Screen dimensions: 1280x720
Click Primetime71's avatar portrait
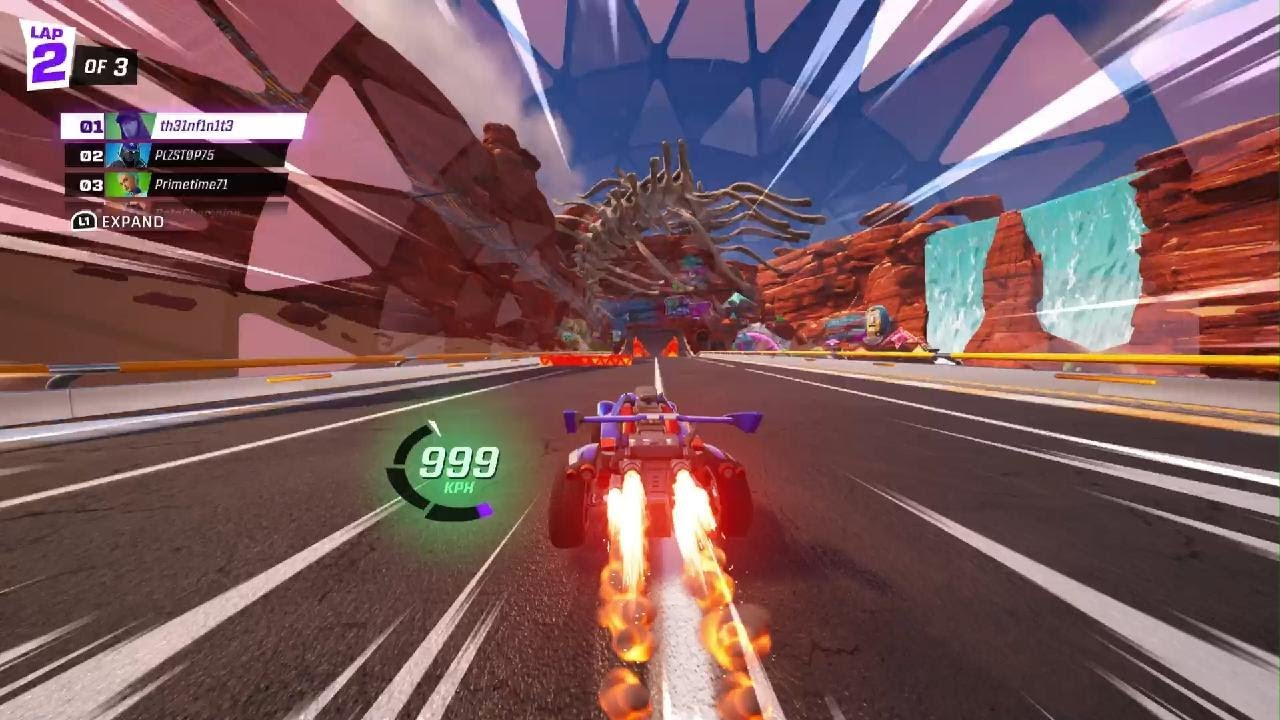129,183
